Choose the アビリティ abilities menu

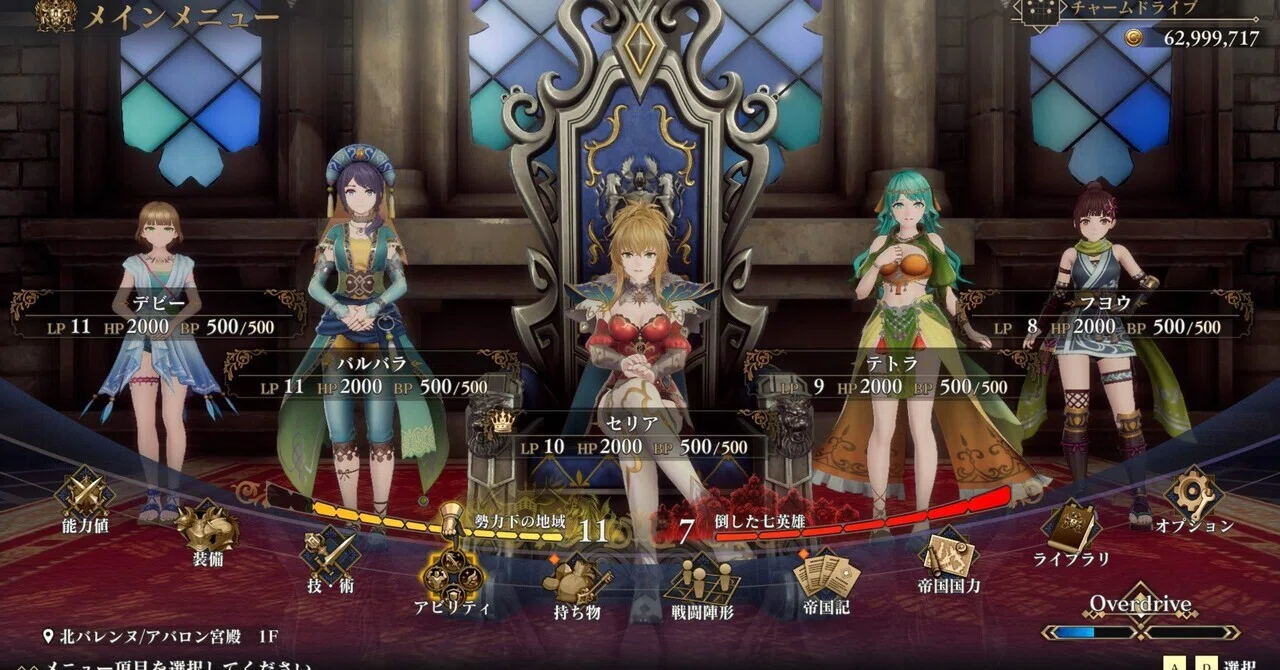point(453,575)
